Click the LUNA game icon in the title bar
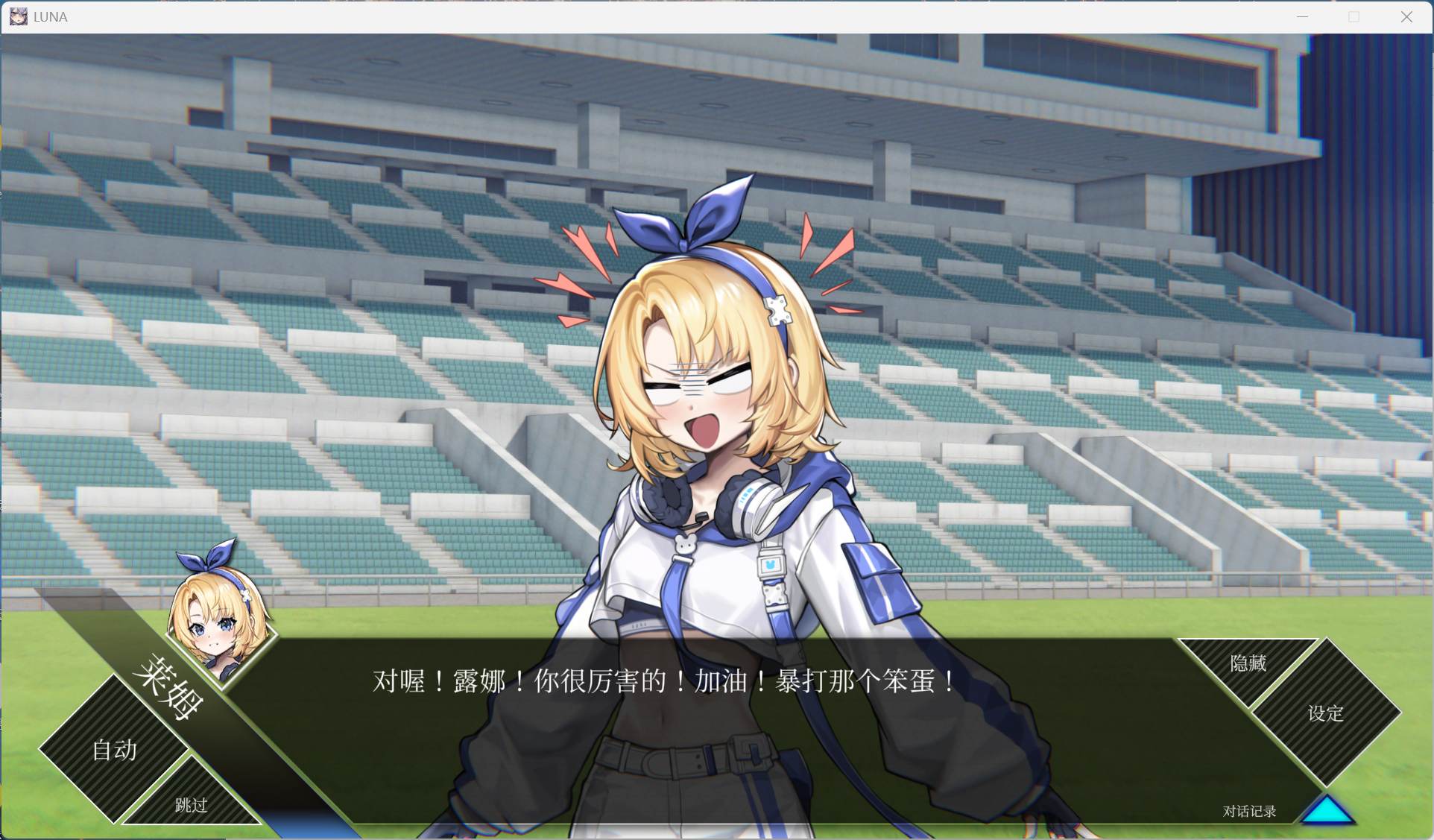 pyautogui.click(x=18, y=16)
